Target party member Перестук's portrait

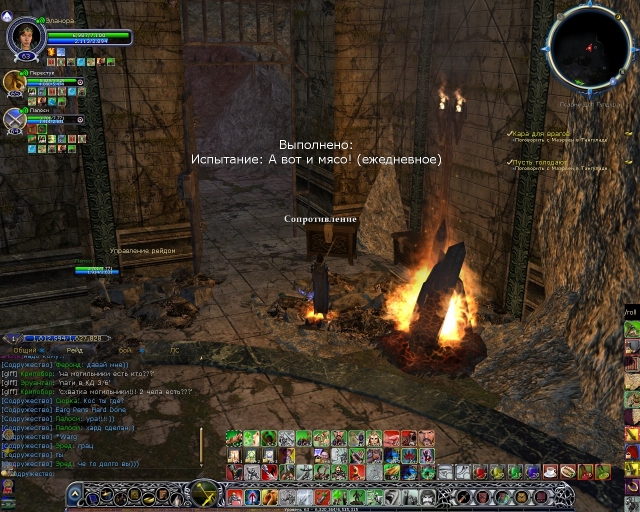(x=14, y=83)
